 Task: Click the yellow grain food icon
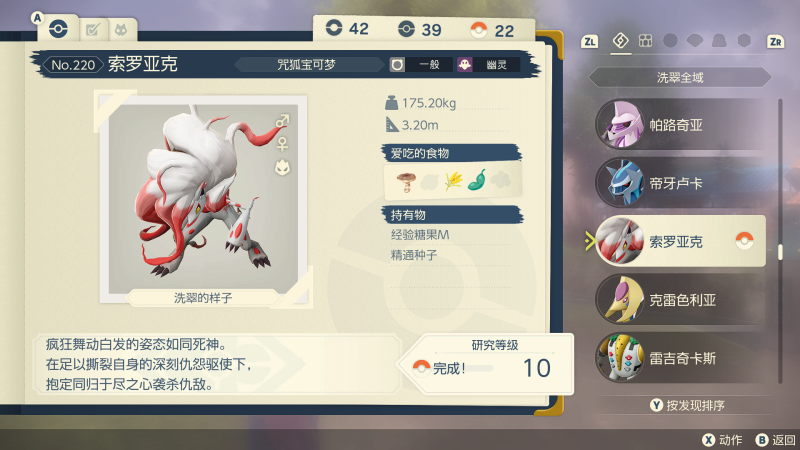[x=452, y=180]
